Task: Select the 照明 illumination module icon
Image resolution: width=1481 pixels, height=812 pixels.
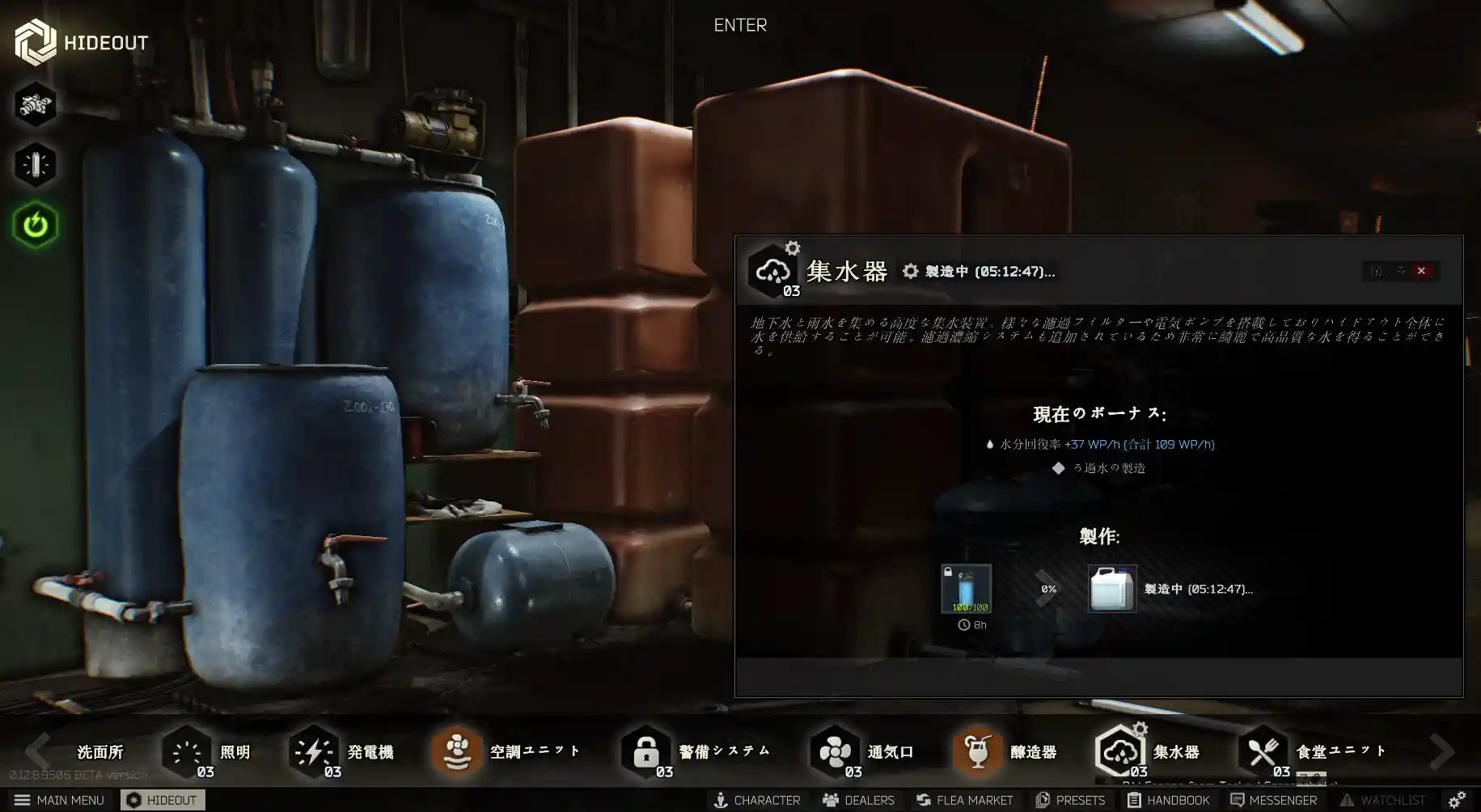Action: (x=186, y=751)
